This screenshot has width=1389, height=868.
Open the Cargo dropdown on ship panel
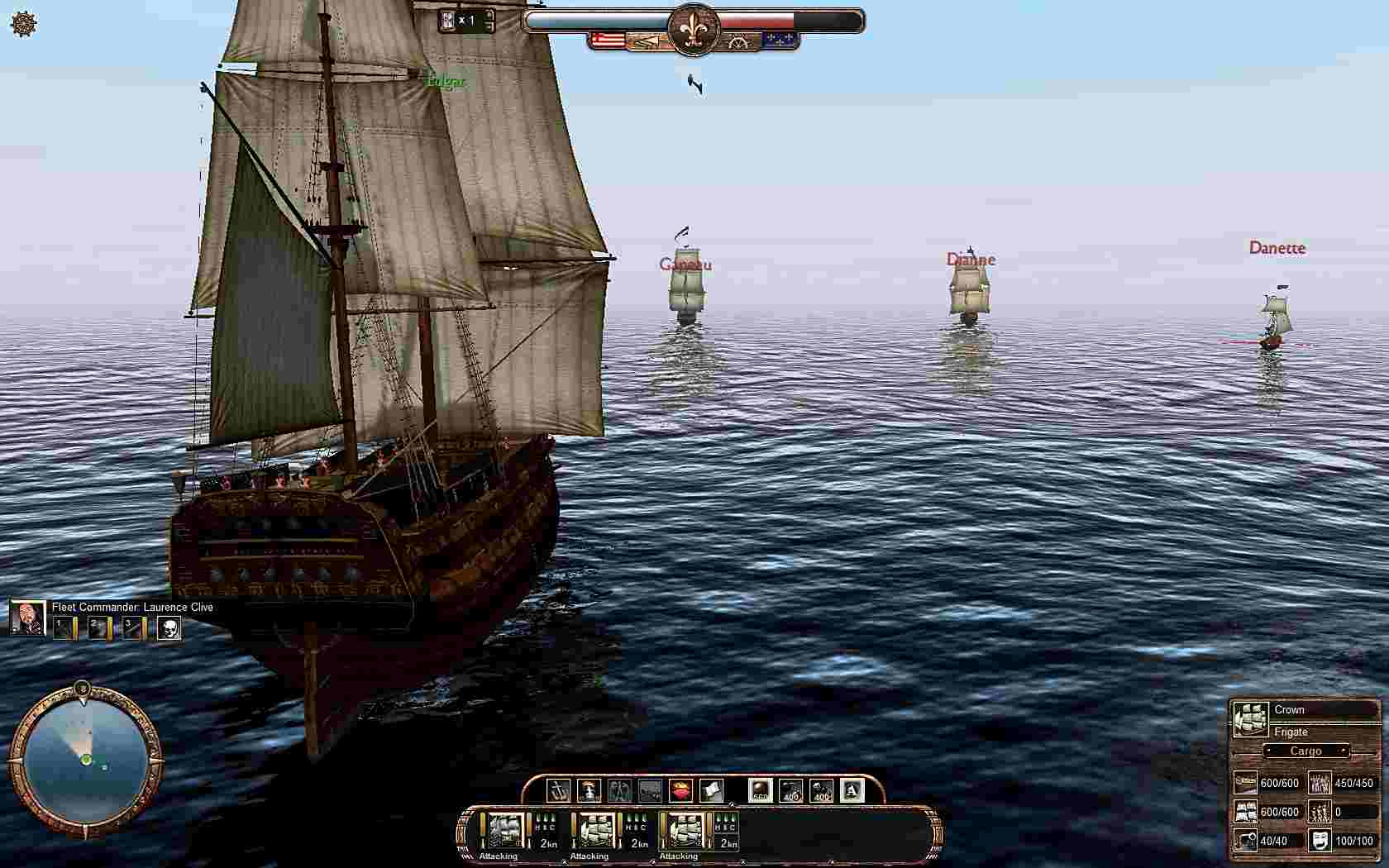(1305, 751)
